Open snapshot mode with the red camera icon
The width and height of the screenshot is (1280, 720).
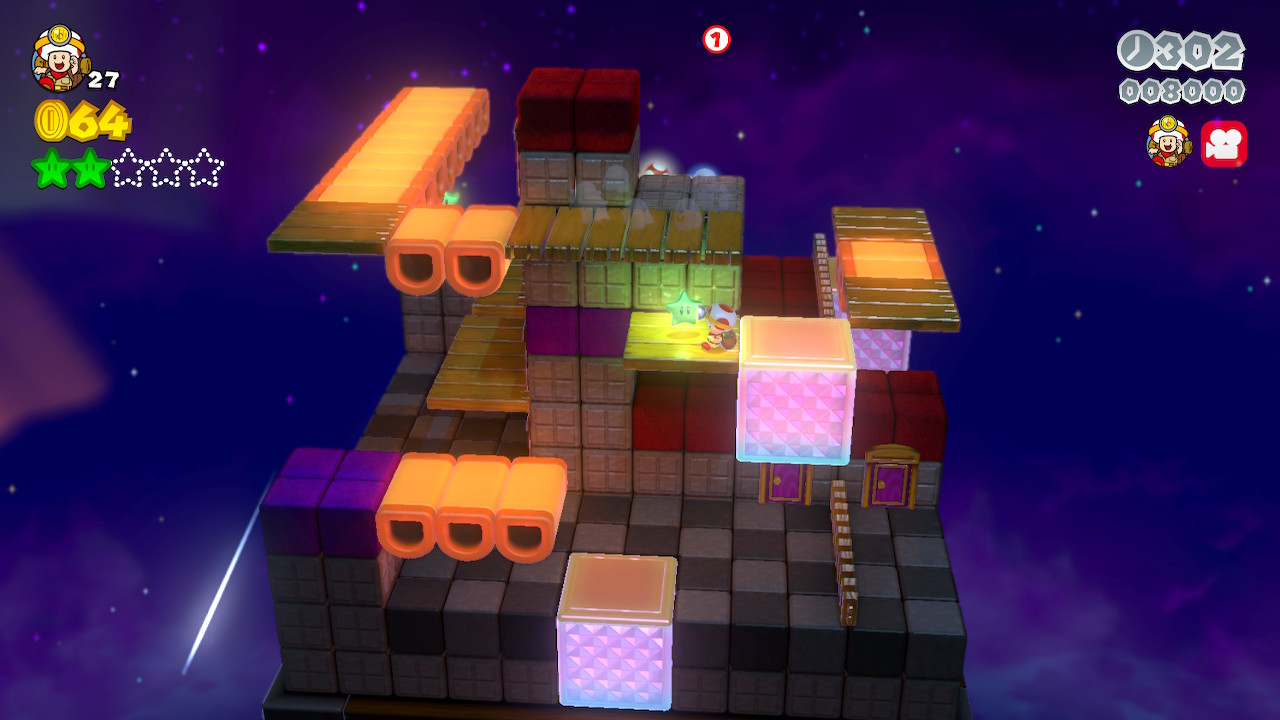pos(1223,144)
